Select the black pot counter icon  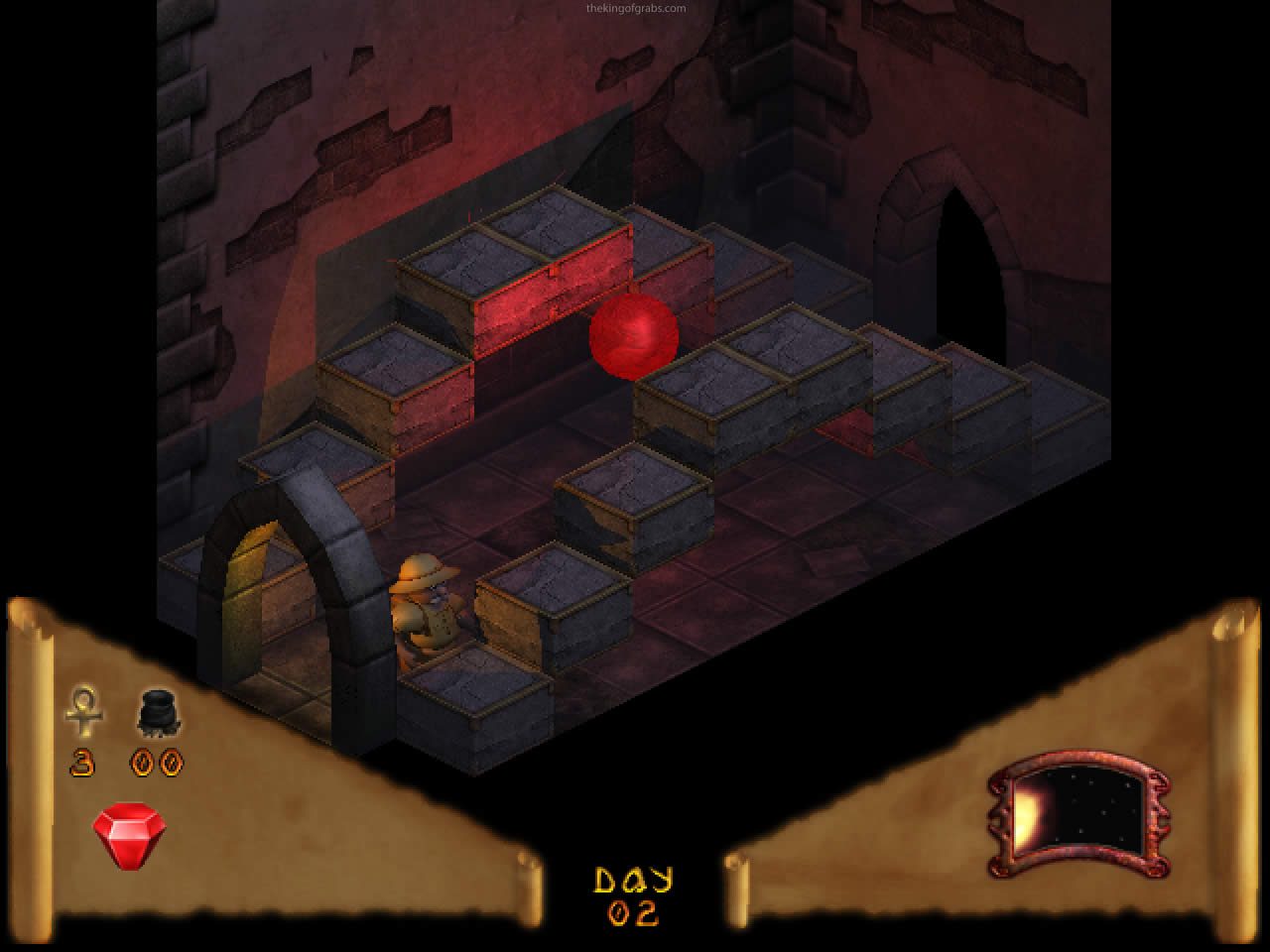click(157, 712)
